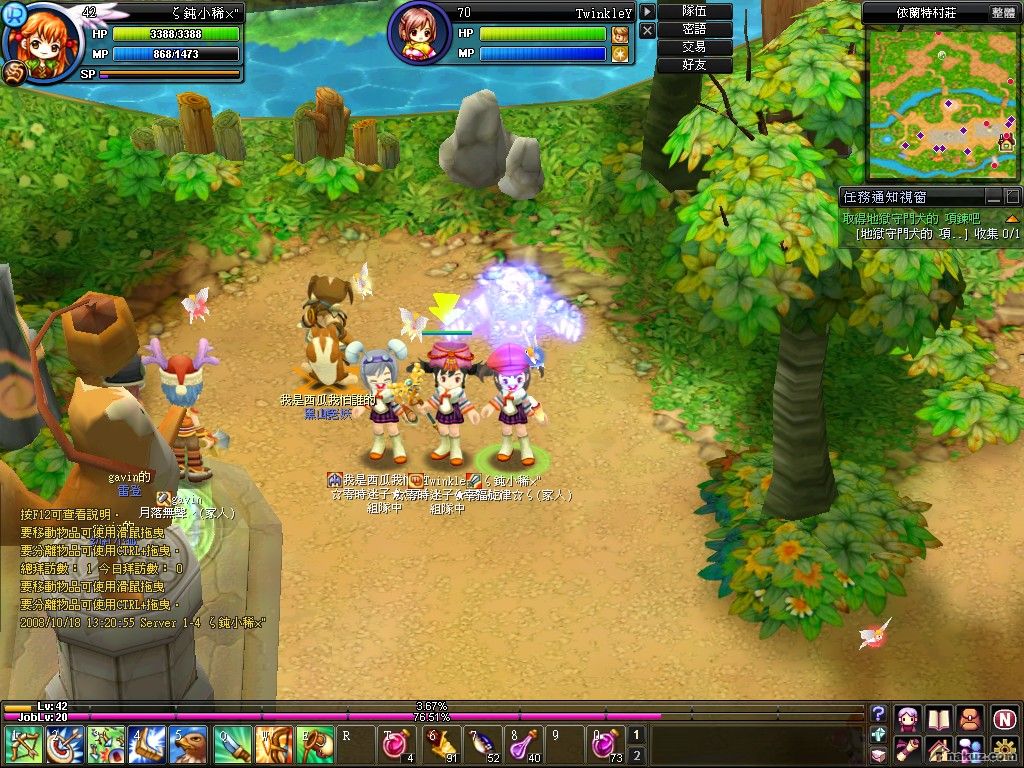Click the red N button

click(x=1004, y=717)
